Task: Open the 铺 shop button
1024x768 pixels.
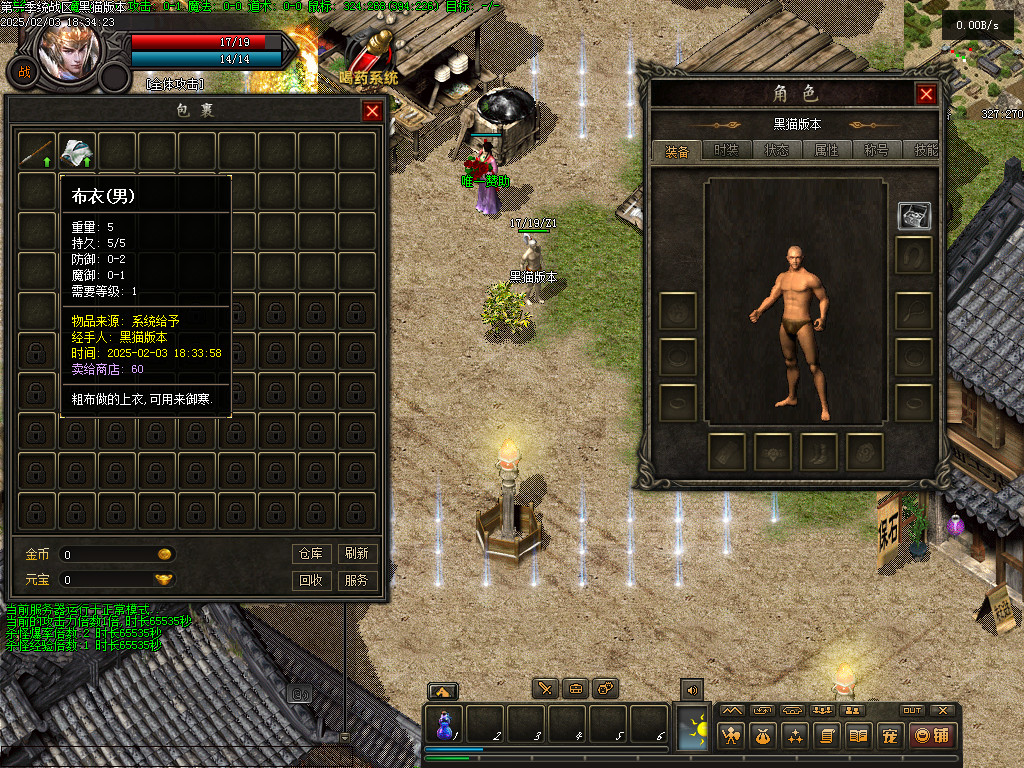Action: (931, 736)
